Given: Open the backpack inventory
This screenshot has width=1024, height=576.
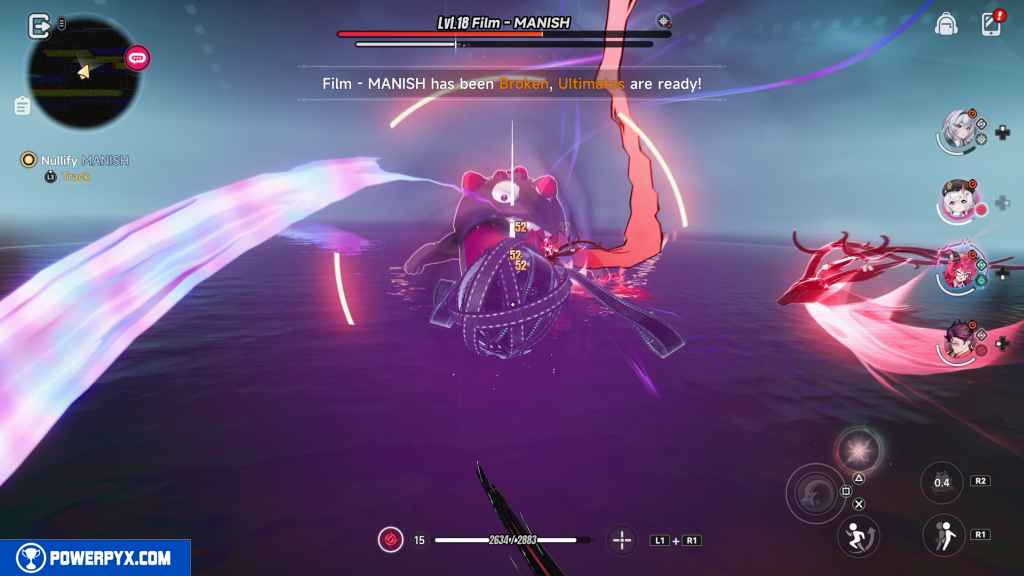Looking at the screenshot, I should [x=945, y=24].
